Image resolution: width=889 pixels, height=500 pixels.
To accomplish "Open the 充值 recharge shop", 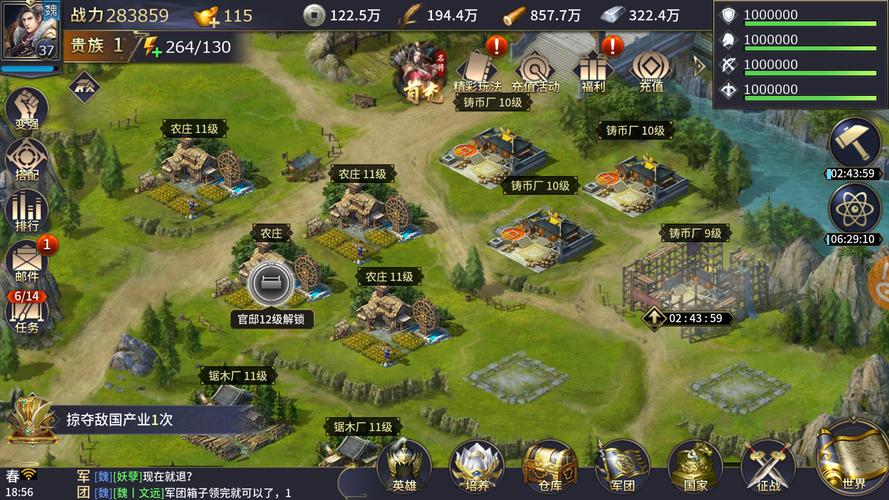I will click(x=651, y=68).
